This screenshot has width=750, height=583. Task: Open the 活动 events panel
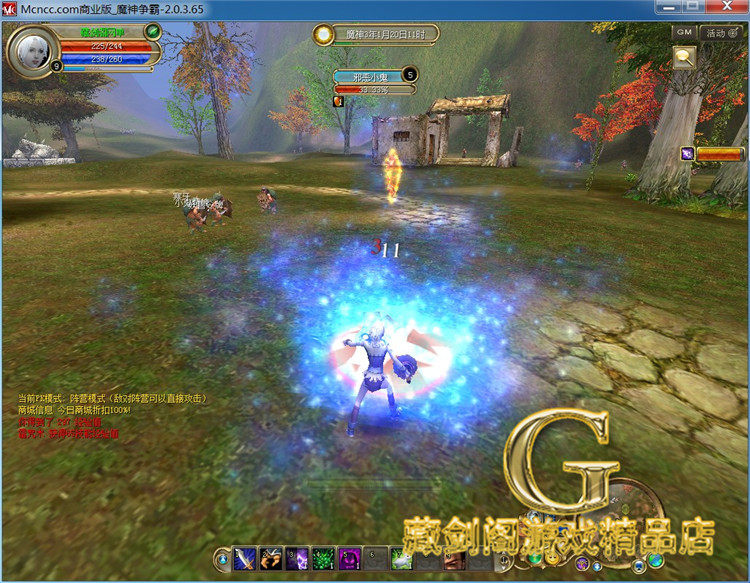click(716, 32)
